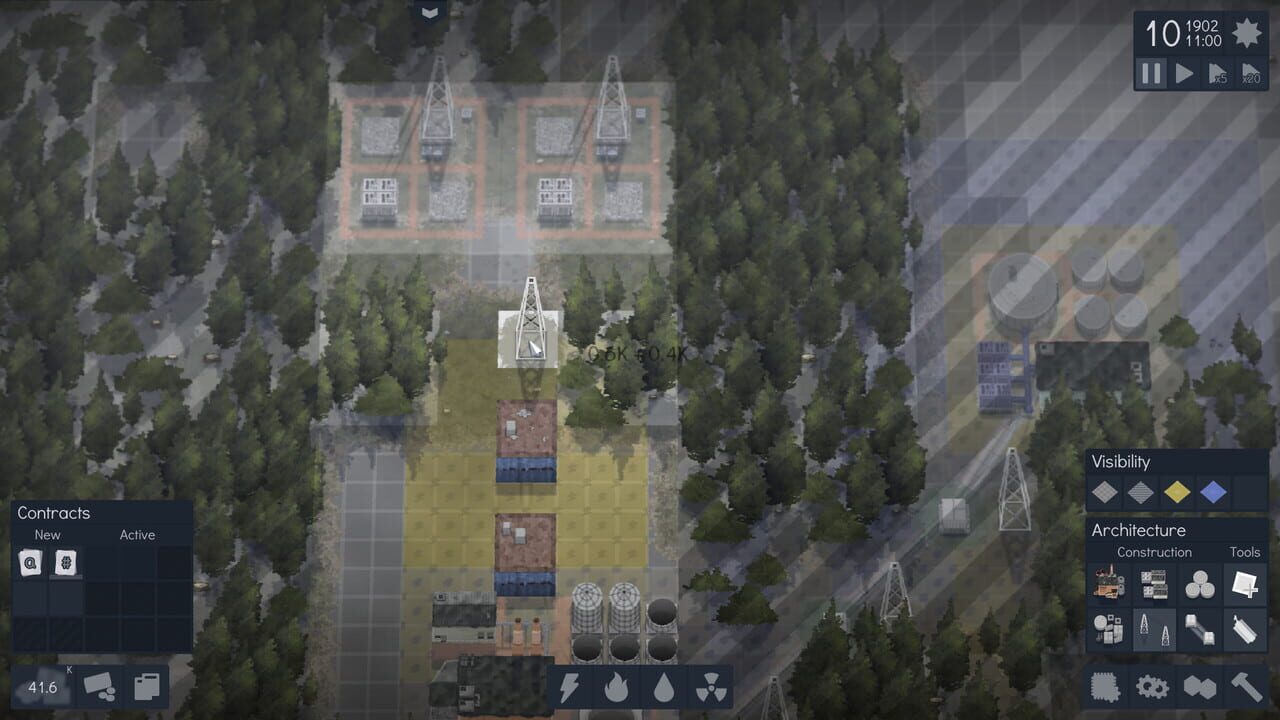Select the storage silos construction icon
Screen dimensions: 1280x720
[1198, 583]
